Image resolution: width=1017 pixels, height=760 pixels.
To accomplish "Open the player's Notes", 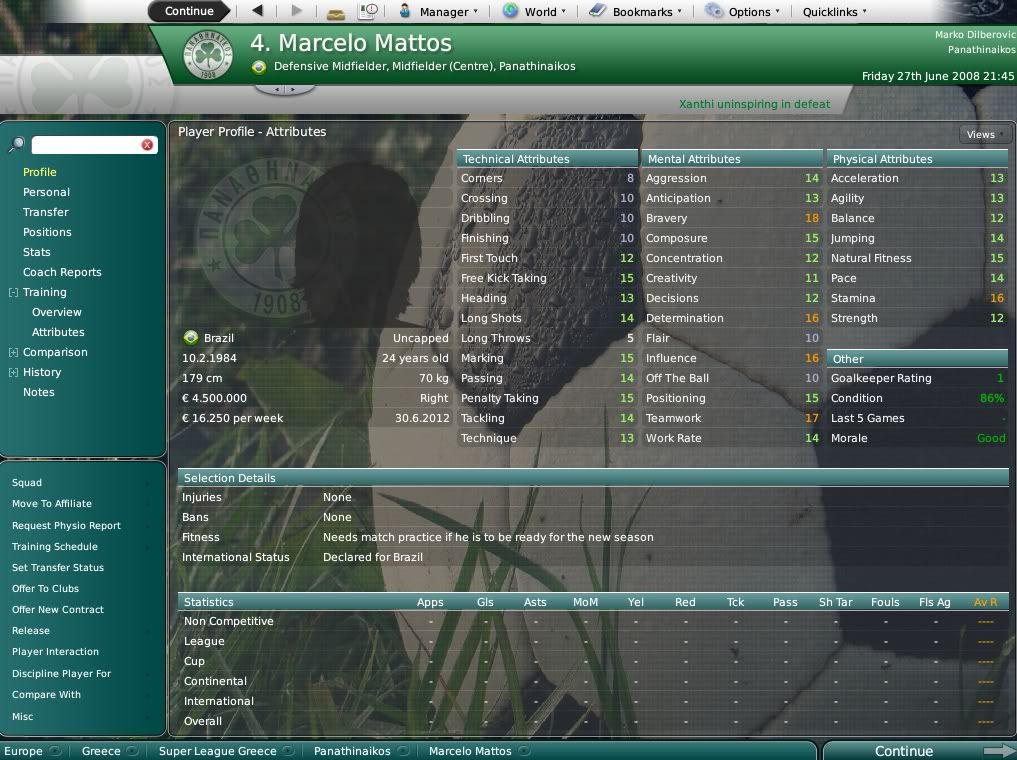I will point(38,392).
